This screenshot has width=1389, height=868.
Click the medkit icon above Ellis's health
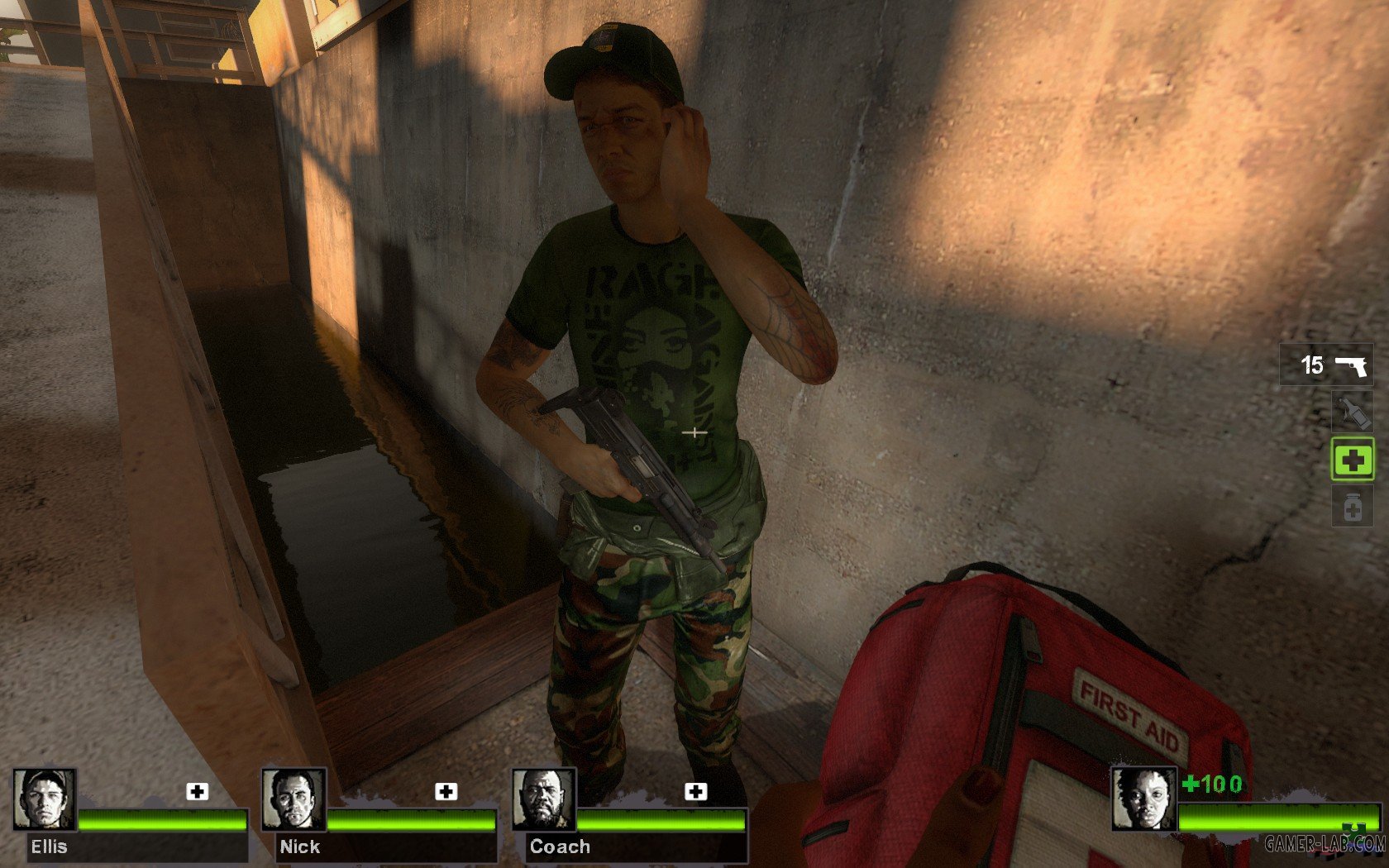[x=197, y=792]
